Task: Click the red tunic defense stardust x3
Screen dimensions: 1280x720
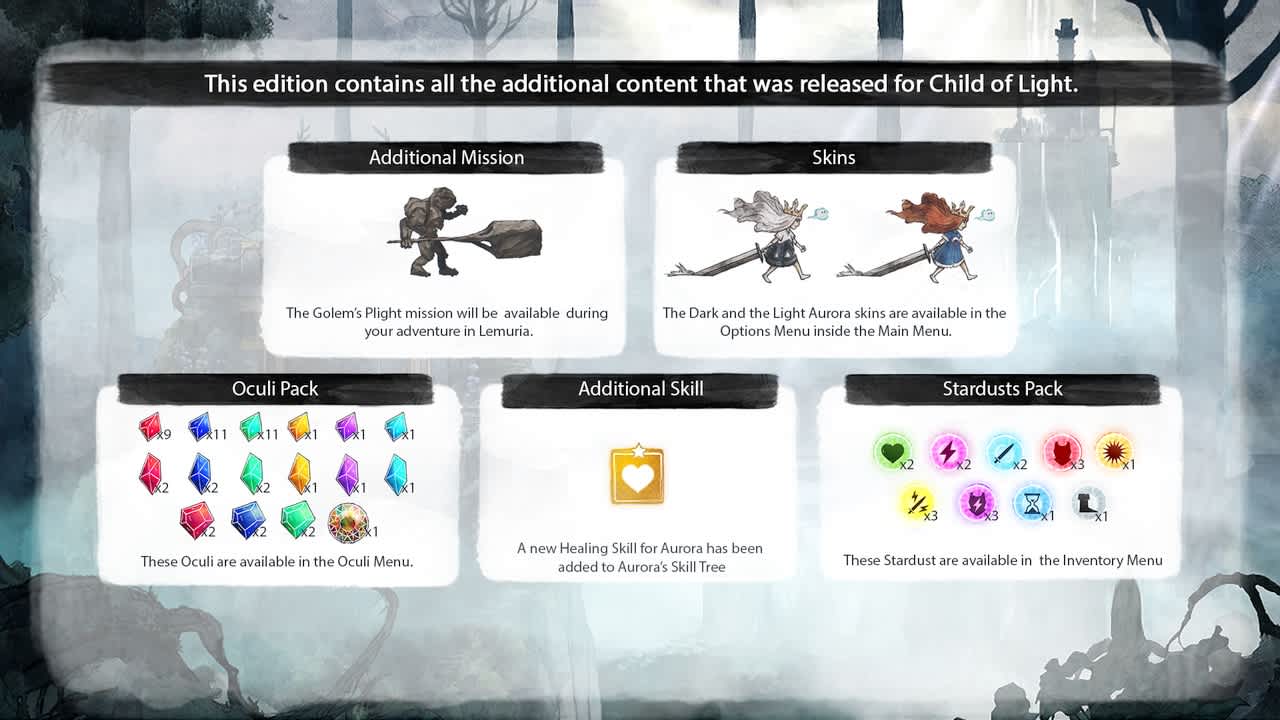Action: (x=1060, y=450)
